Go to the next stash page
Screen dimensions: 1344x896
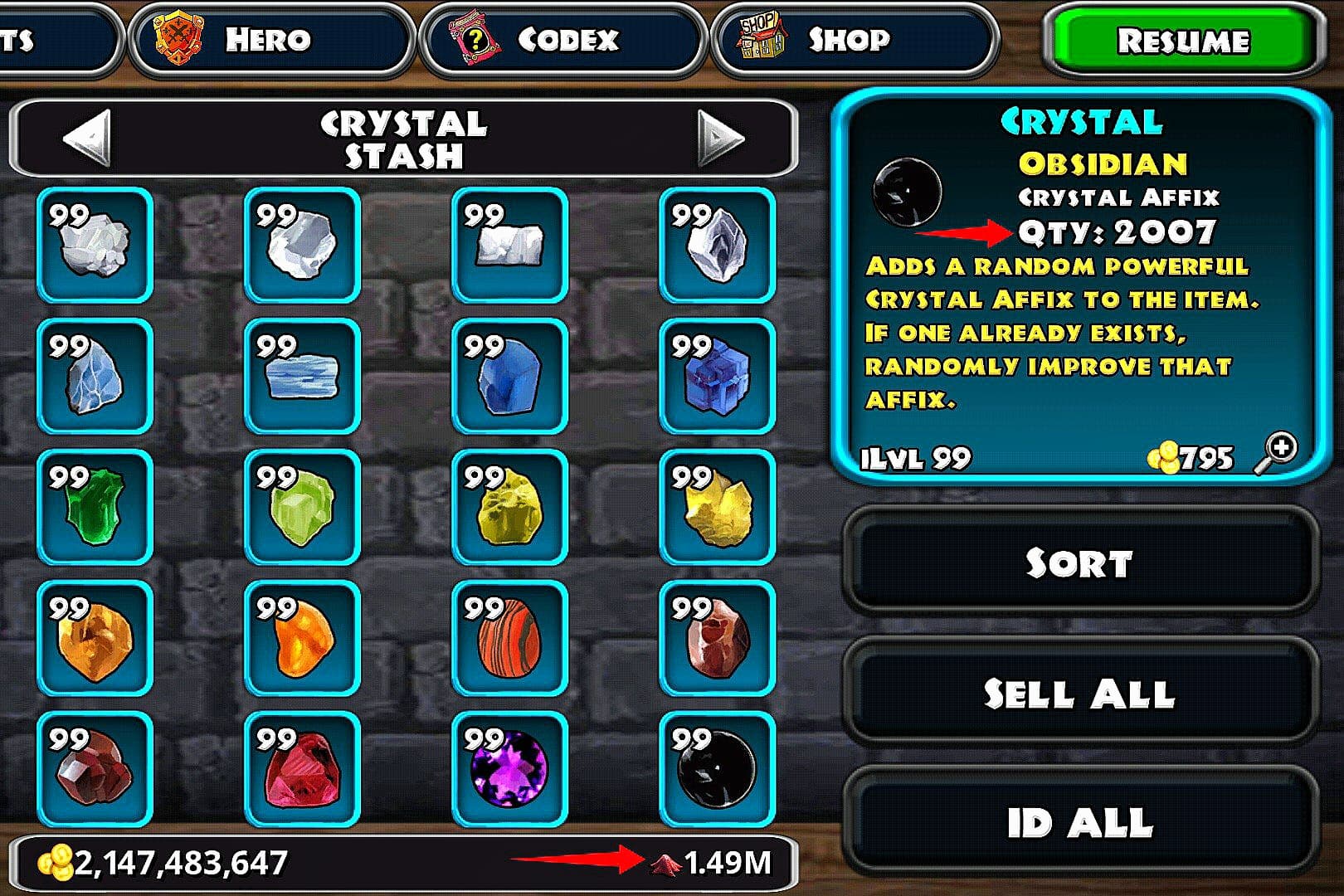(719, 138)
